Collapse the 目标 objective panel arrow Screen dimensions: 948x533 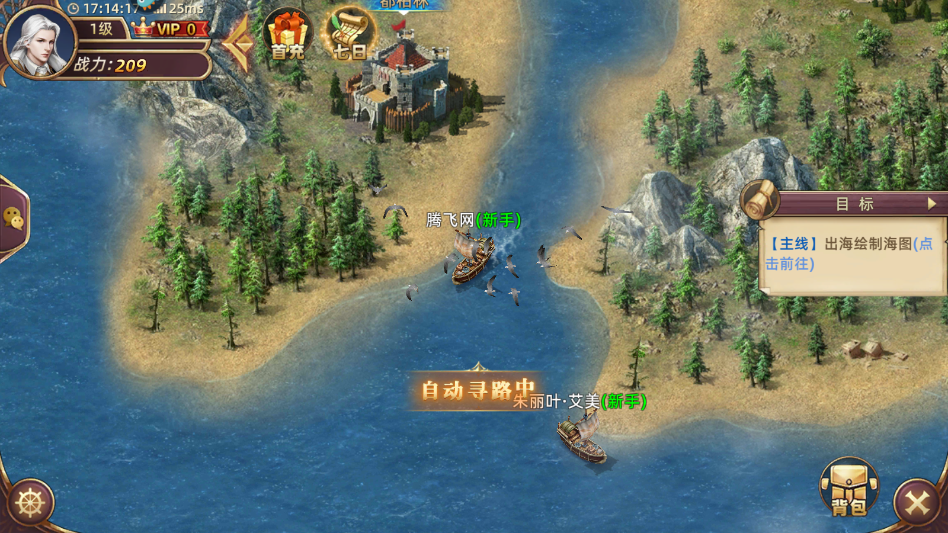(x=932, y=203)
